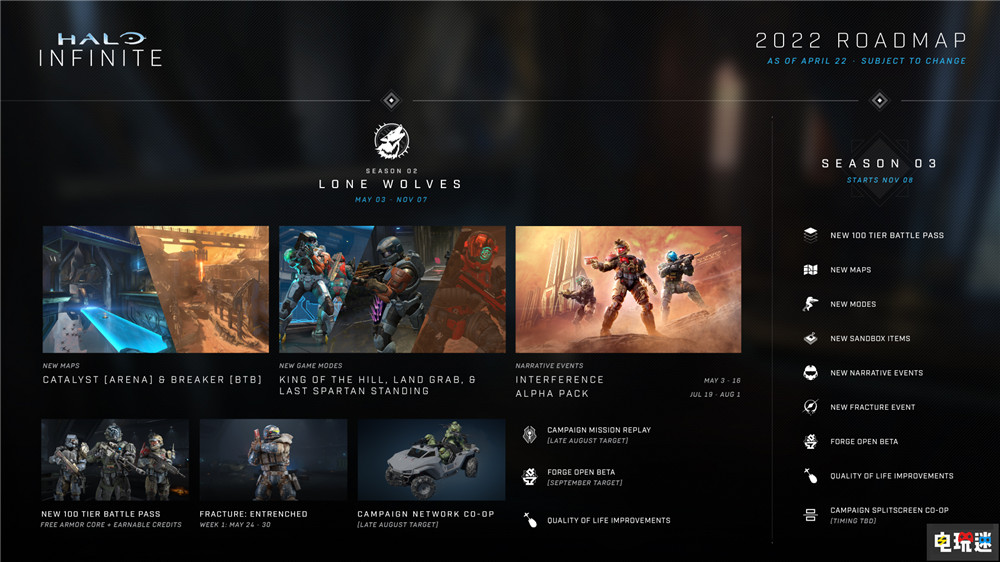This screenshot has width=1000, height=562.
Task: Open Season 03 New 100 Tier Battle Pass
Action: (886, 236)
